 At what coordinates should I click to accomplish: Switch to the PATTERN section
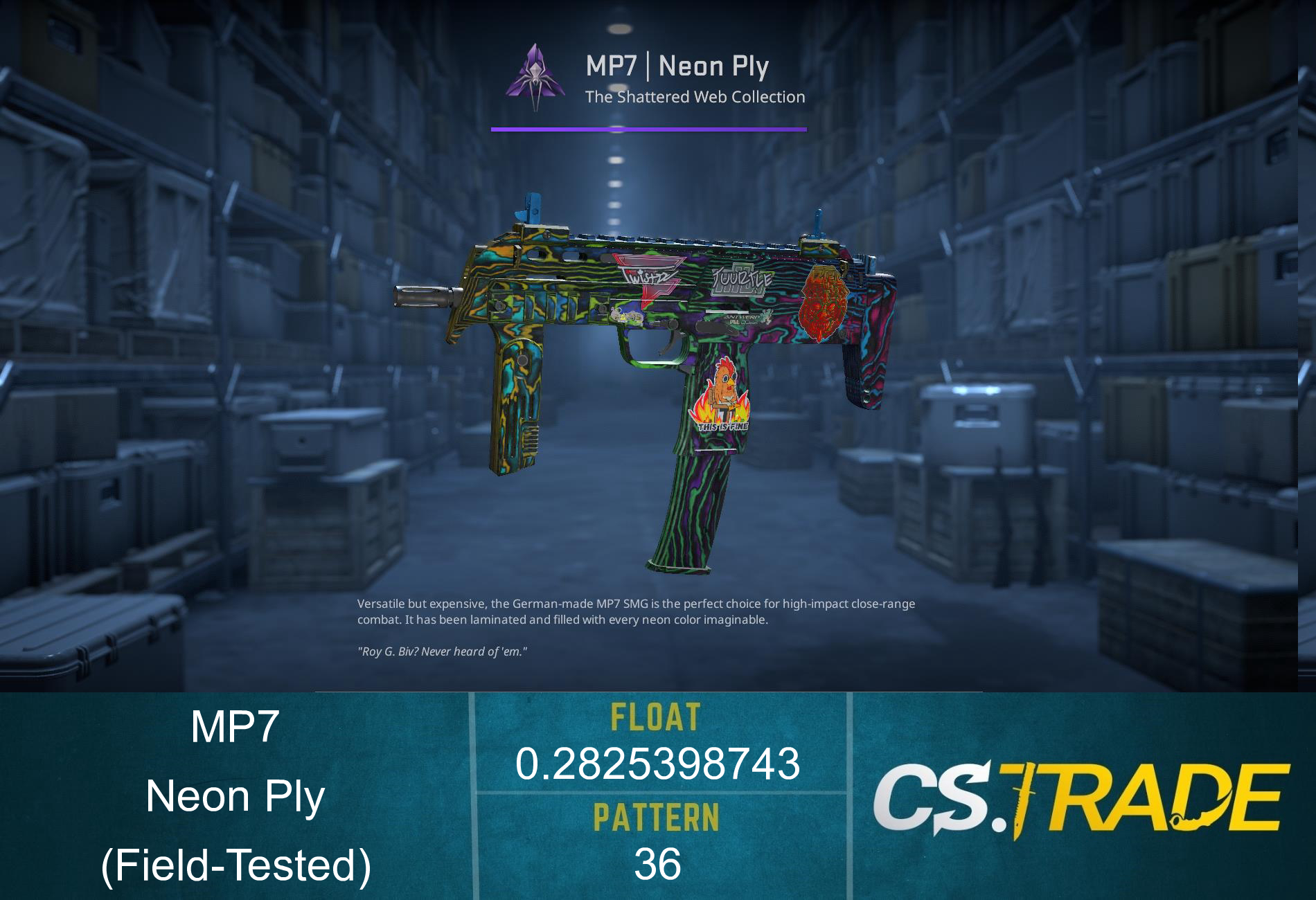click(657, 818)
